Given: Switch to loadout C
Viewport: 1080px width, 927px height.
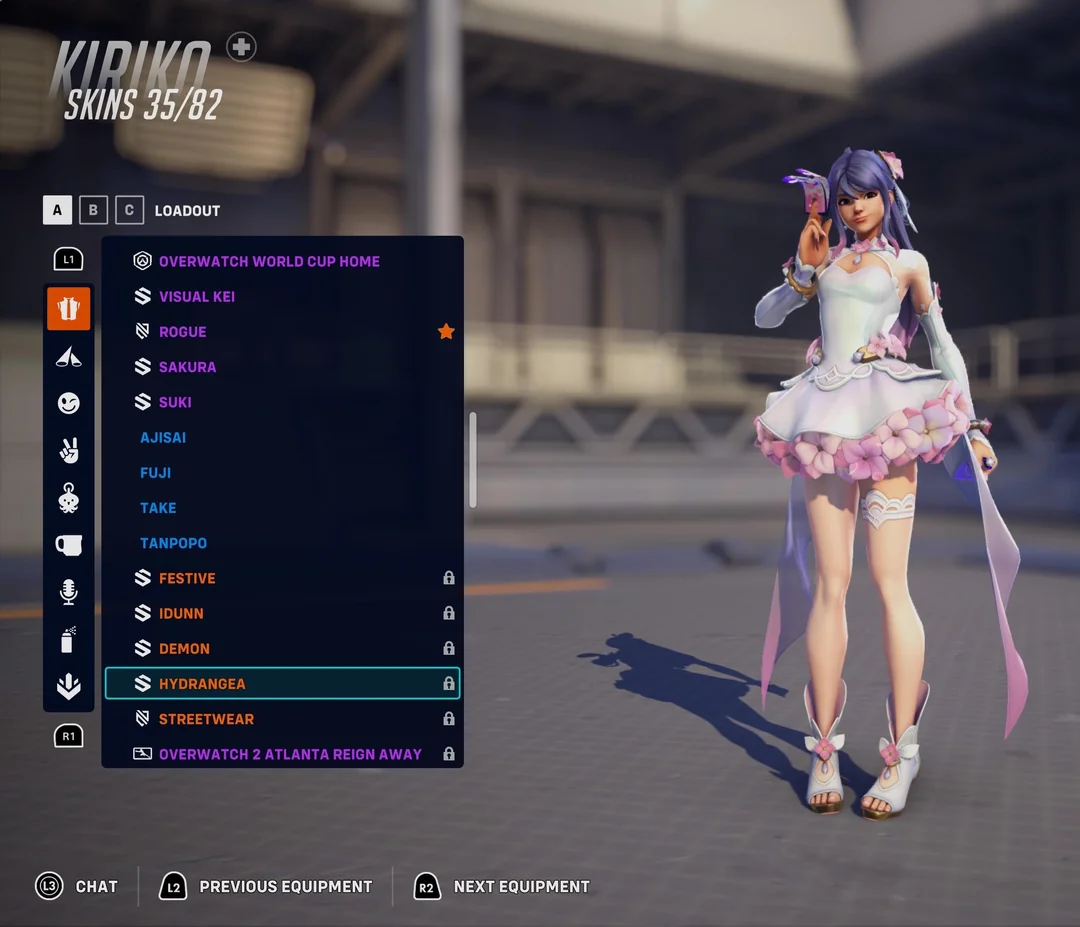Looking at the screenshot, I should pyautogui.click(x=129, y=210).
